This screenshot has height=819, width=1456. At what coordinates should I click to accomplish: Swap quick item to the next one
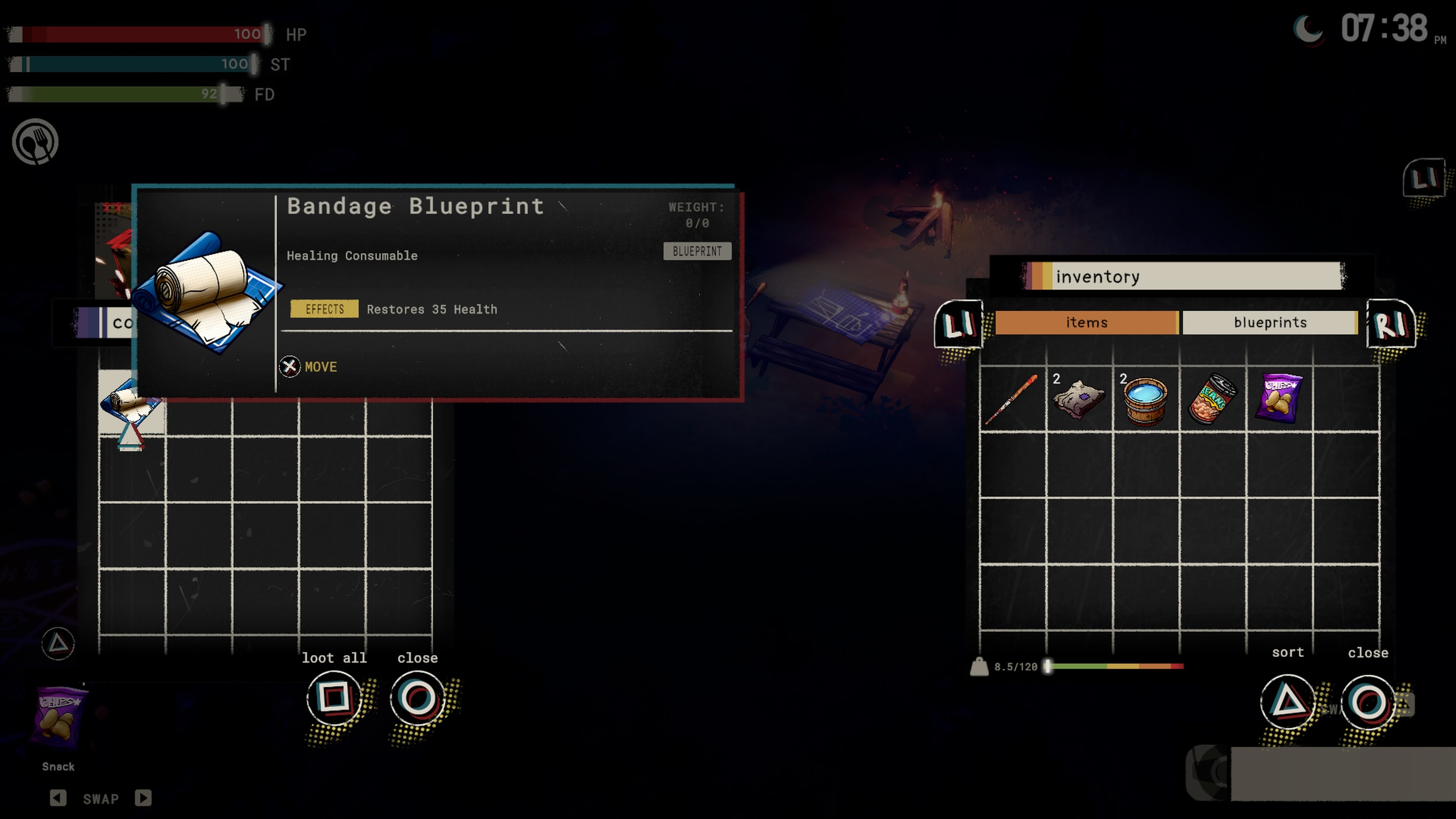click(x=143, y=798)
